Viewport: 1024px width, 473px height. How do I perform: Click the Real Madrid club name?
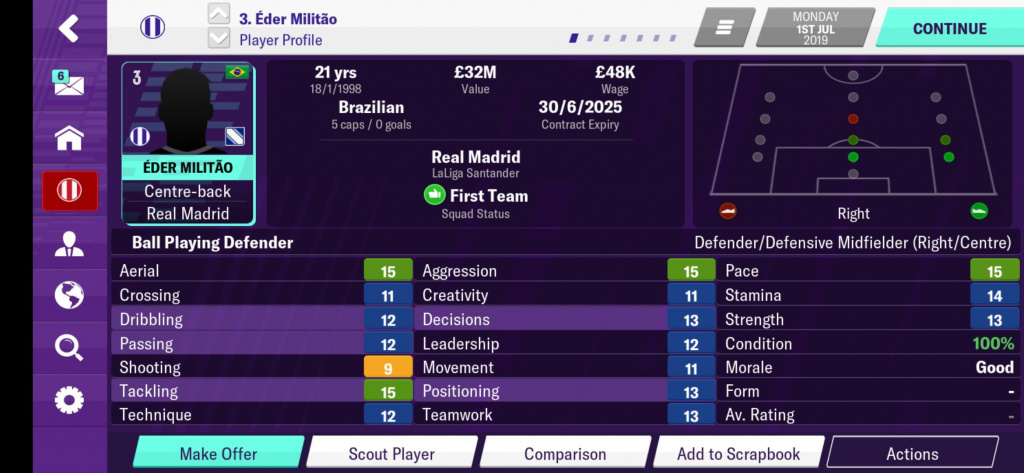click(475, 157)
